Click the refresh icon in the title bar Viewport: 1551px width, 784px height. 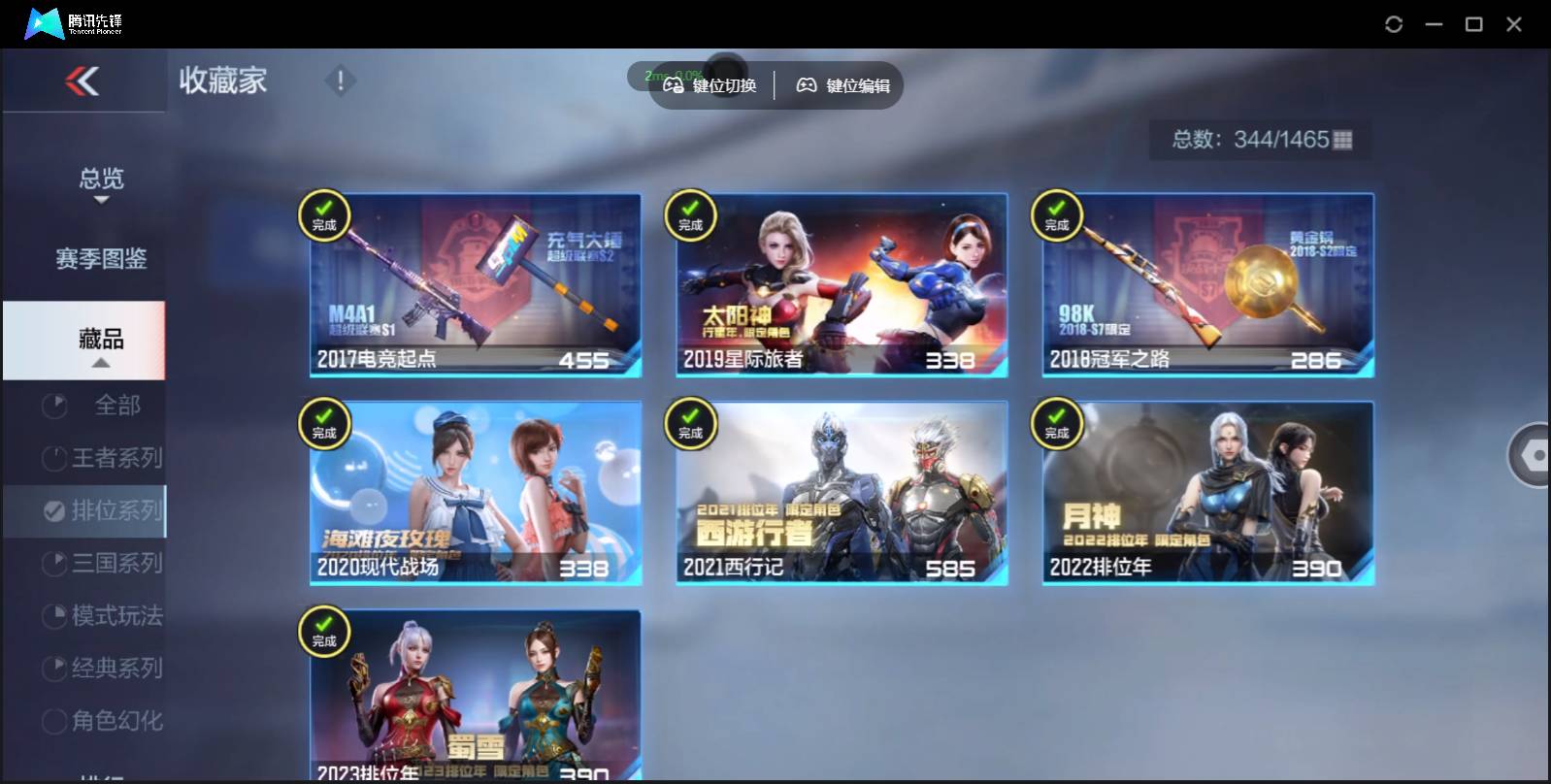point(1395,22)
